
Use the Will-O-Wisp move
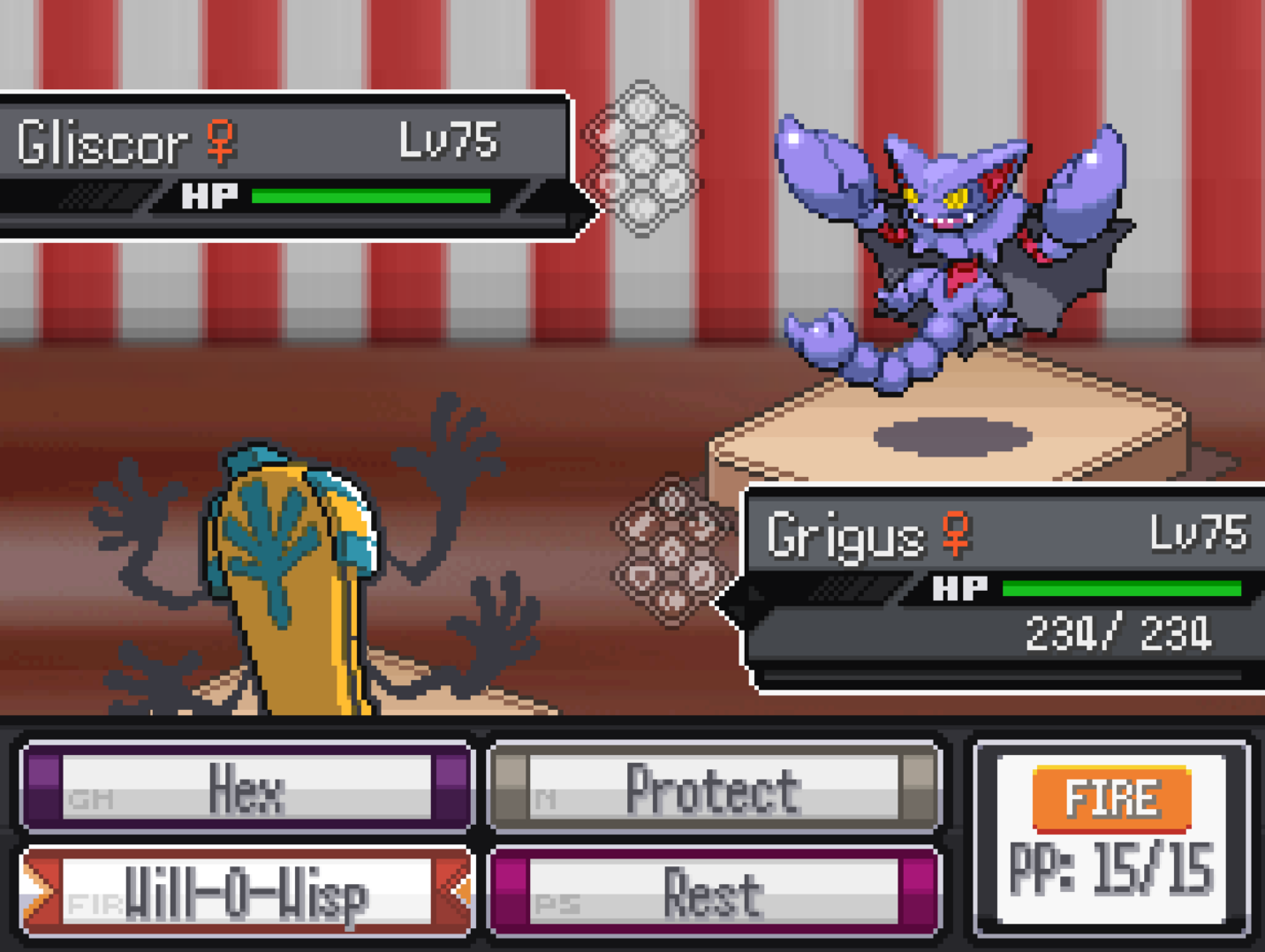(246, 893)
